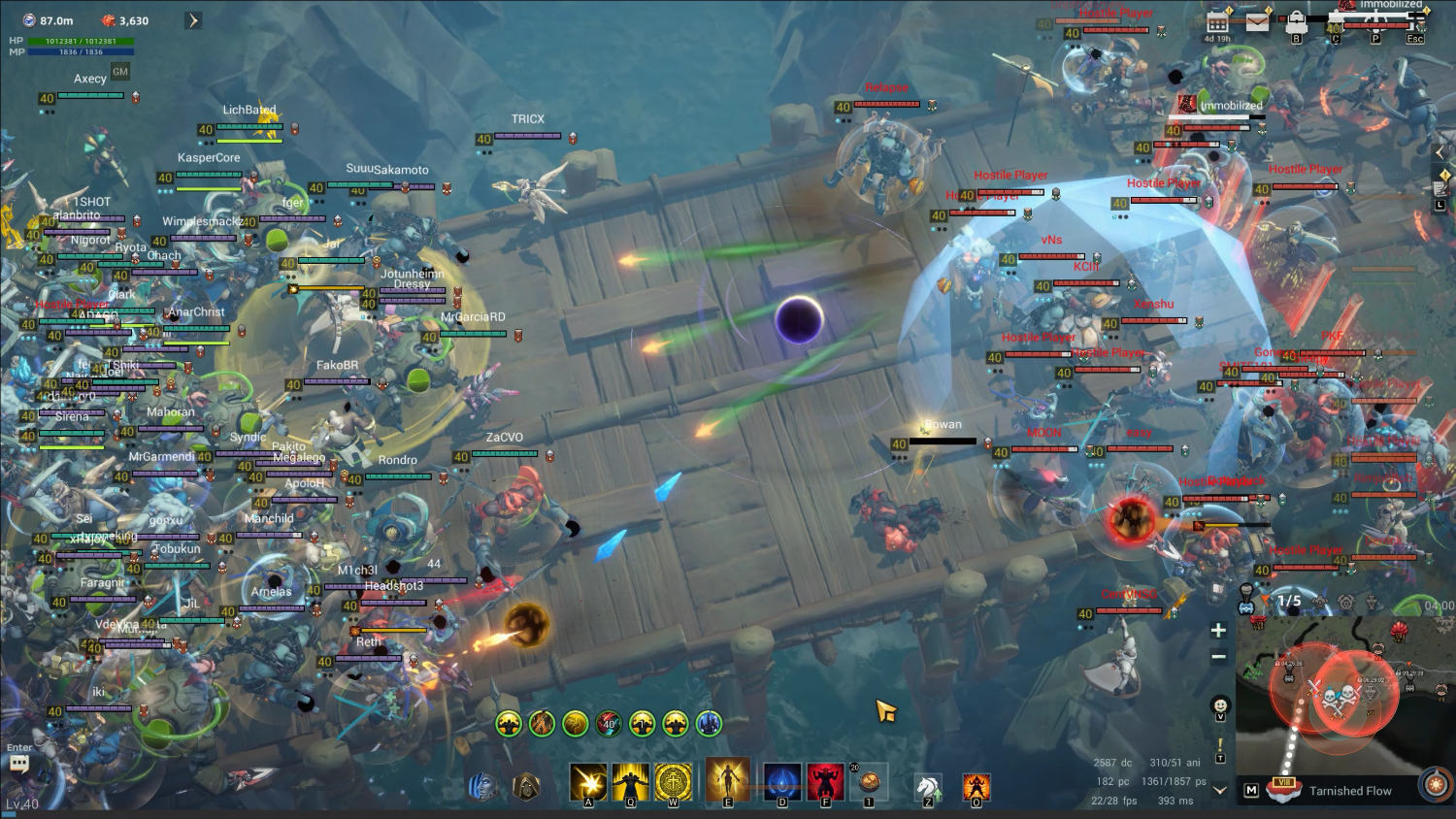Zoom in the minimap with the plus button
This screenshot has height=819, width=1456.
1218,630
